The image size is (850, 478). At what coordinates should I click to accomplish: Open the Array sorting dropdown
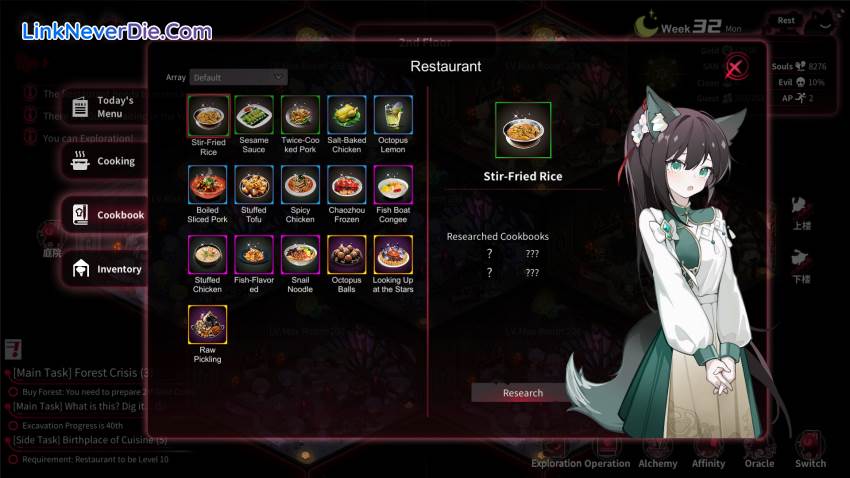pos(238,77)
